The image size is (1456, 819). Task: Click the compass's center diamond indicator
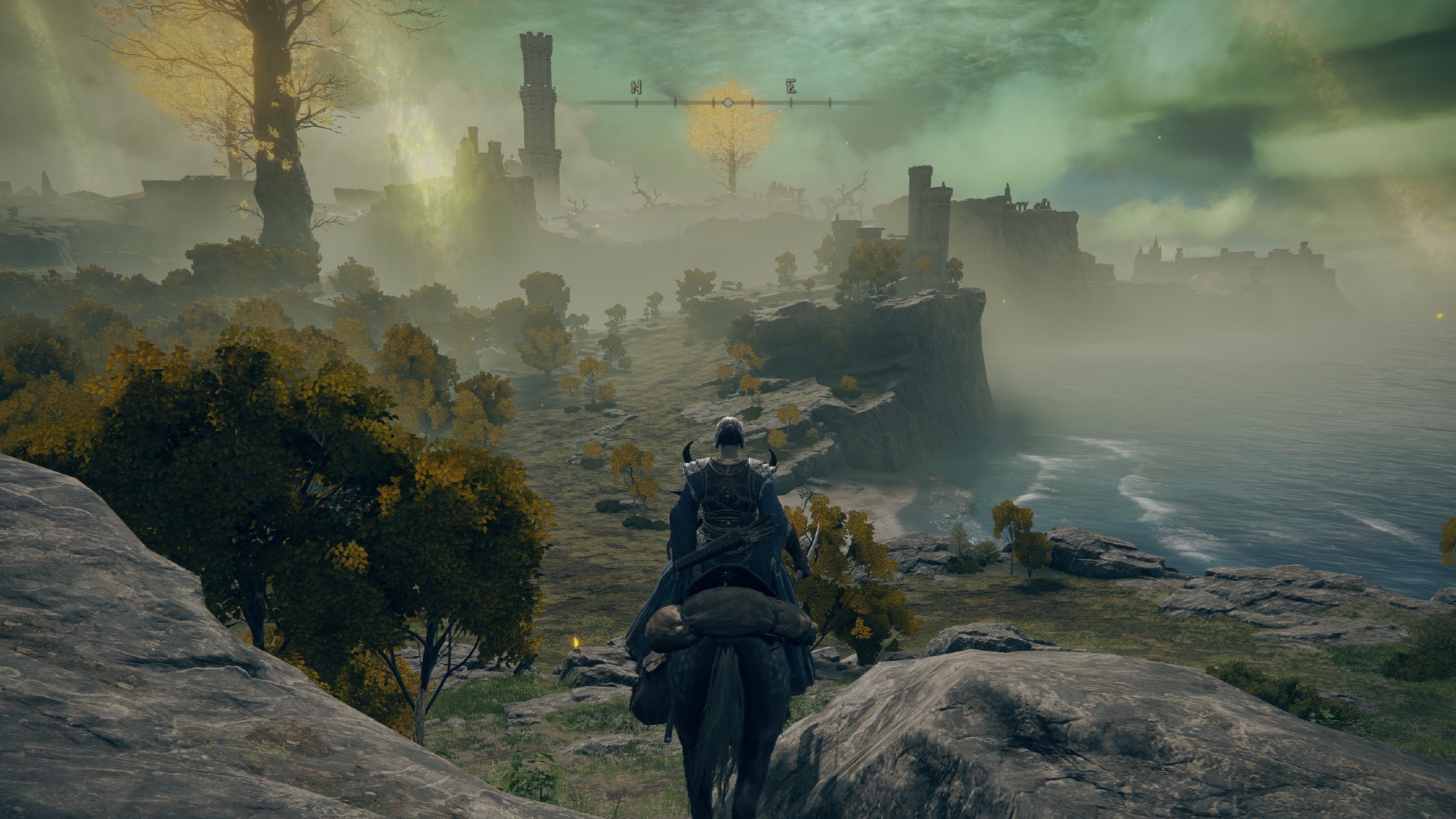[x=727, y=103]
